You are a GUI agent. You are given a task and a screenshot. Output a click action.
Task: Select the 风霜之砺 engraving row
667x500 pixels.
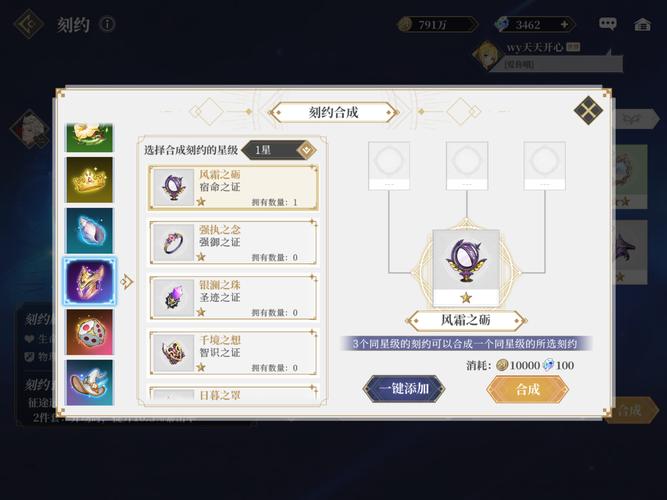point(233,188)
